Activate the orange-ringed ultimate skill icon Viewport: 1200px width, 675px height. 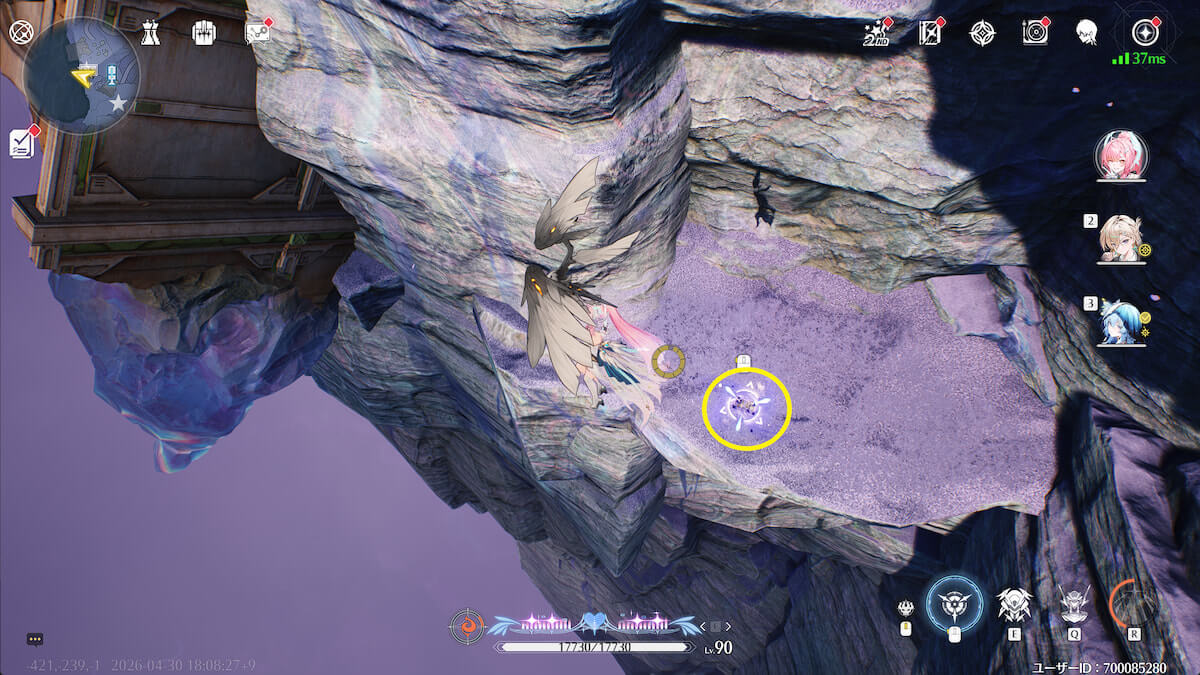pos(1134,604)
